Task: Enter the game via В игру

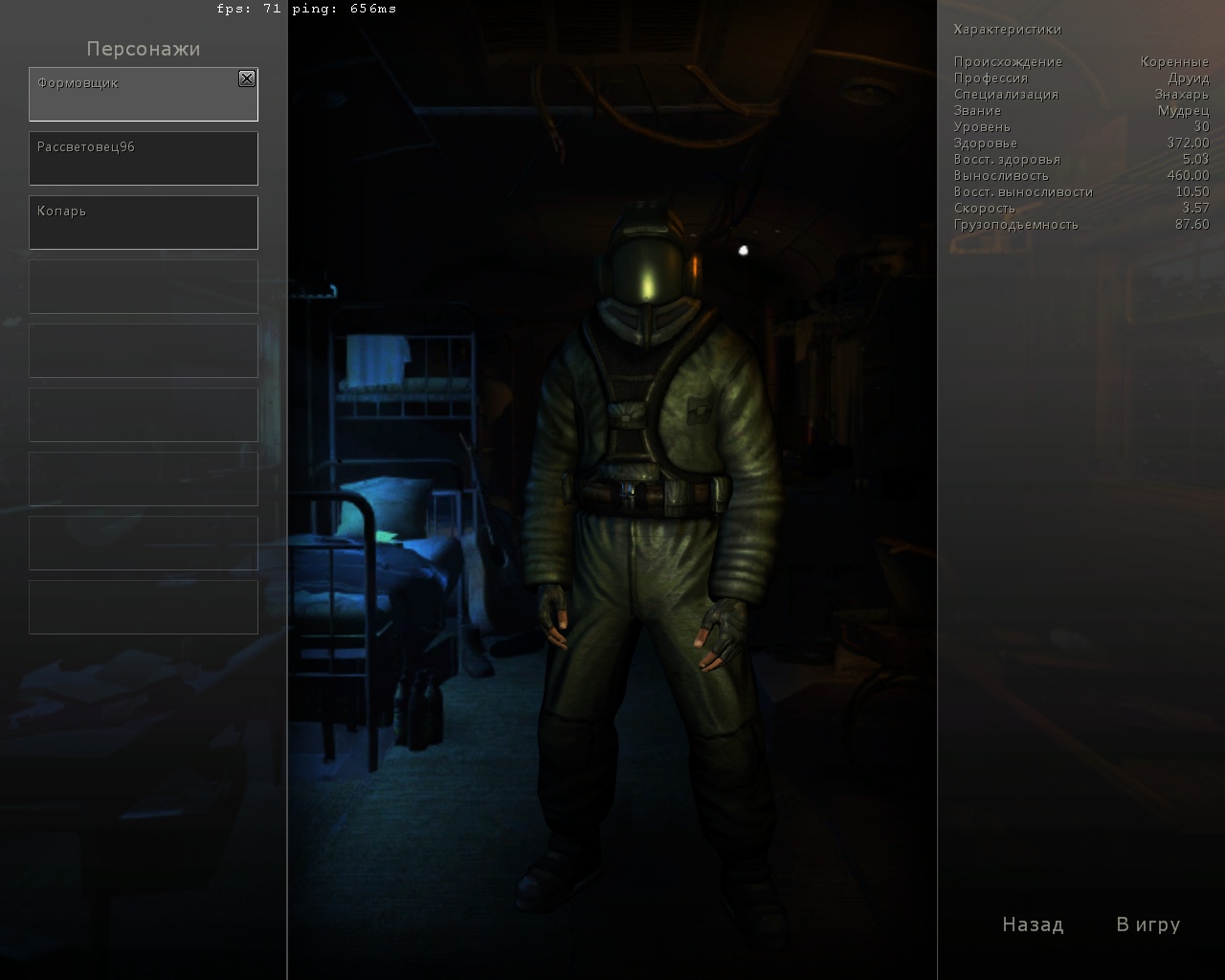Action: 1147,924
